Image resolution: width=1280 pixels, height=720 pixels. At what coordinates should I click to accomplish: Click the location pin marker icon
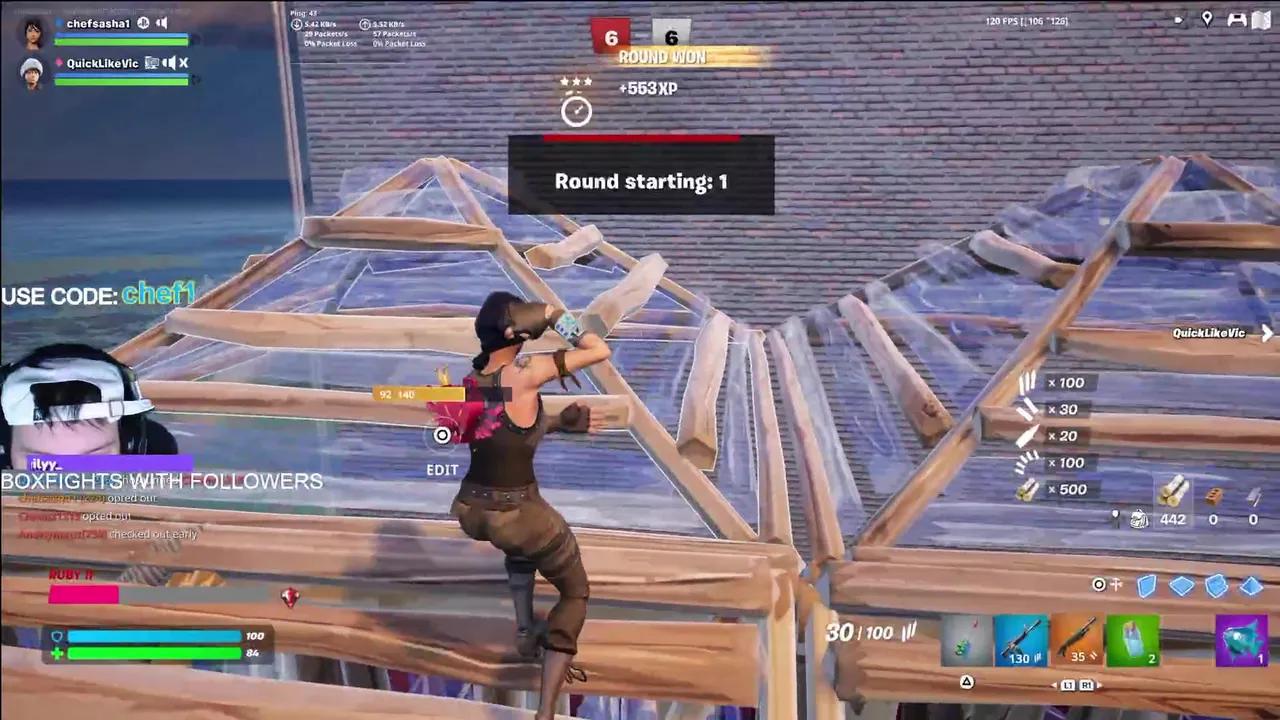point(1207,19)
